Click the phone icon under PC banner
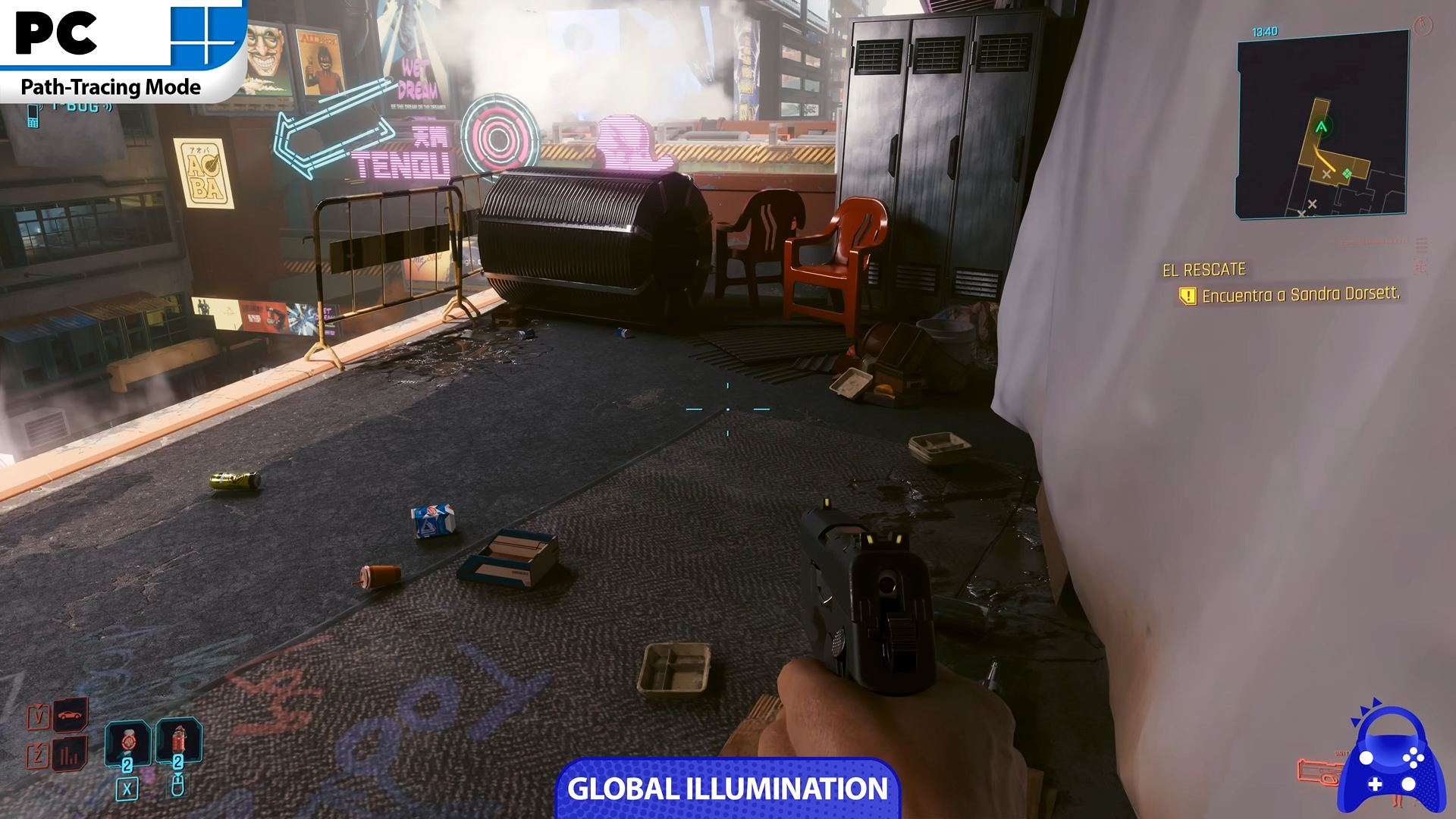The width and height of the screenshot is (1456, 819). (x=33, y=116)
